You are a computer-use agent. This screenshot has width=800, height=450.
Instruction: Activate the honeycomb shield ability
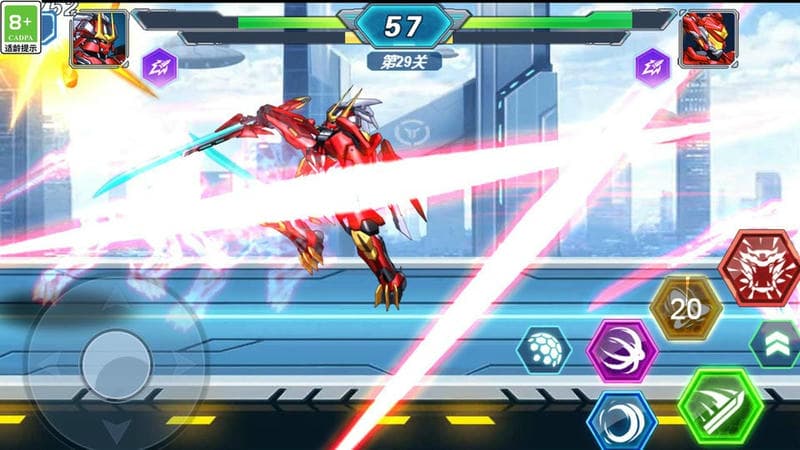coord(545,350)
